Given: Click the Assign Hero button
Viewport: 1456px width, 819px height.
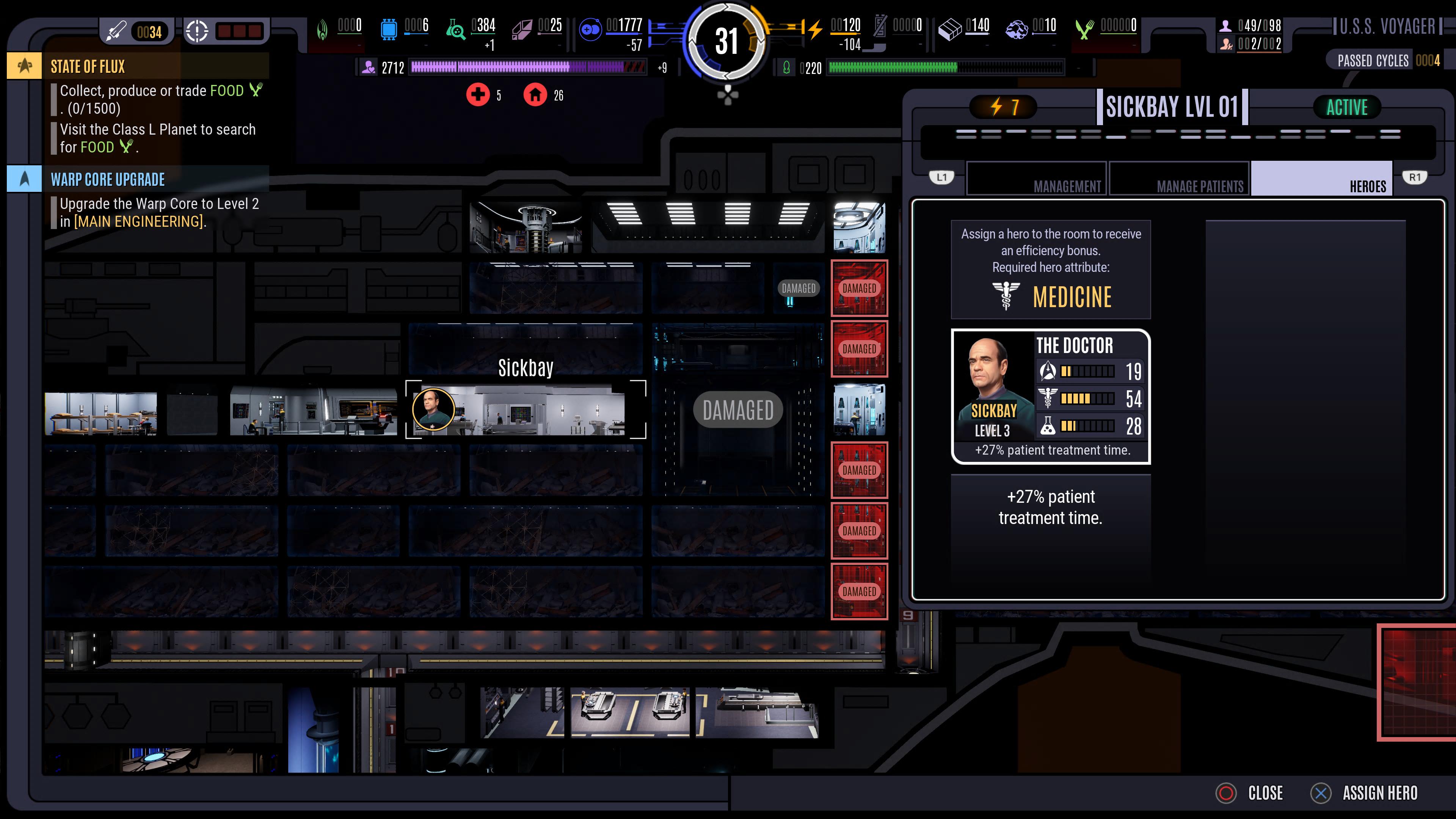Looking at the screenshot, I should tap(1379, 793).
